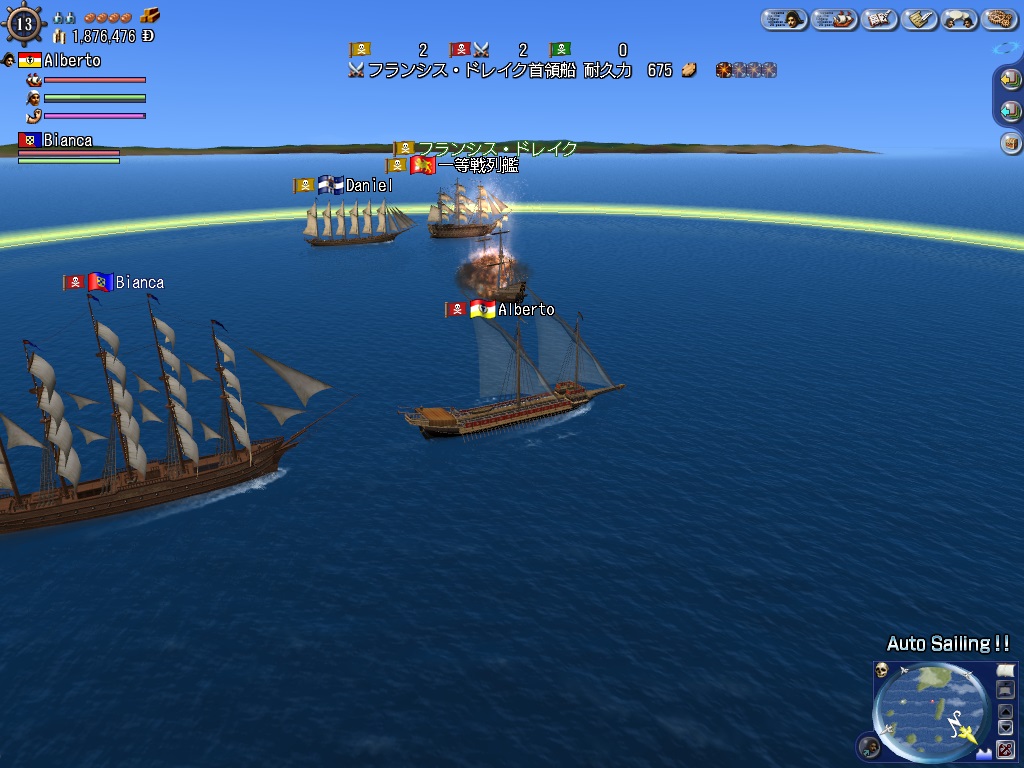Click the furled sail button by minimap
This screenshot has width=1024, height=768.
(1006, 690)
